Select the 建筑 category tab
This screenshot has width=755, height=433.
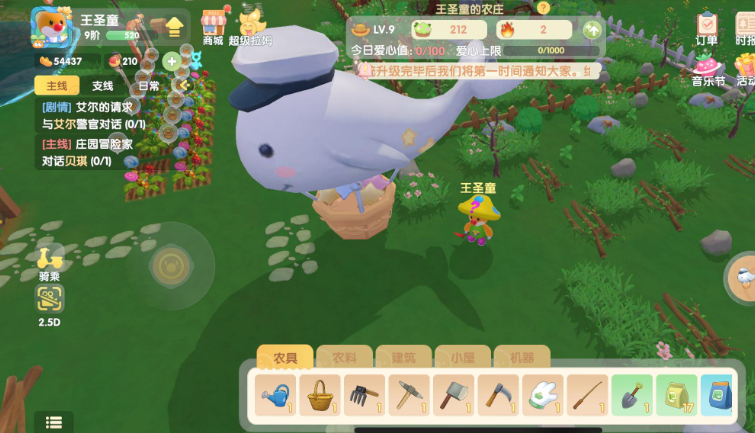click(x=403, y=358)
